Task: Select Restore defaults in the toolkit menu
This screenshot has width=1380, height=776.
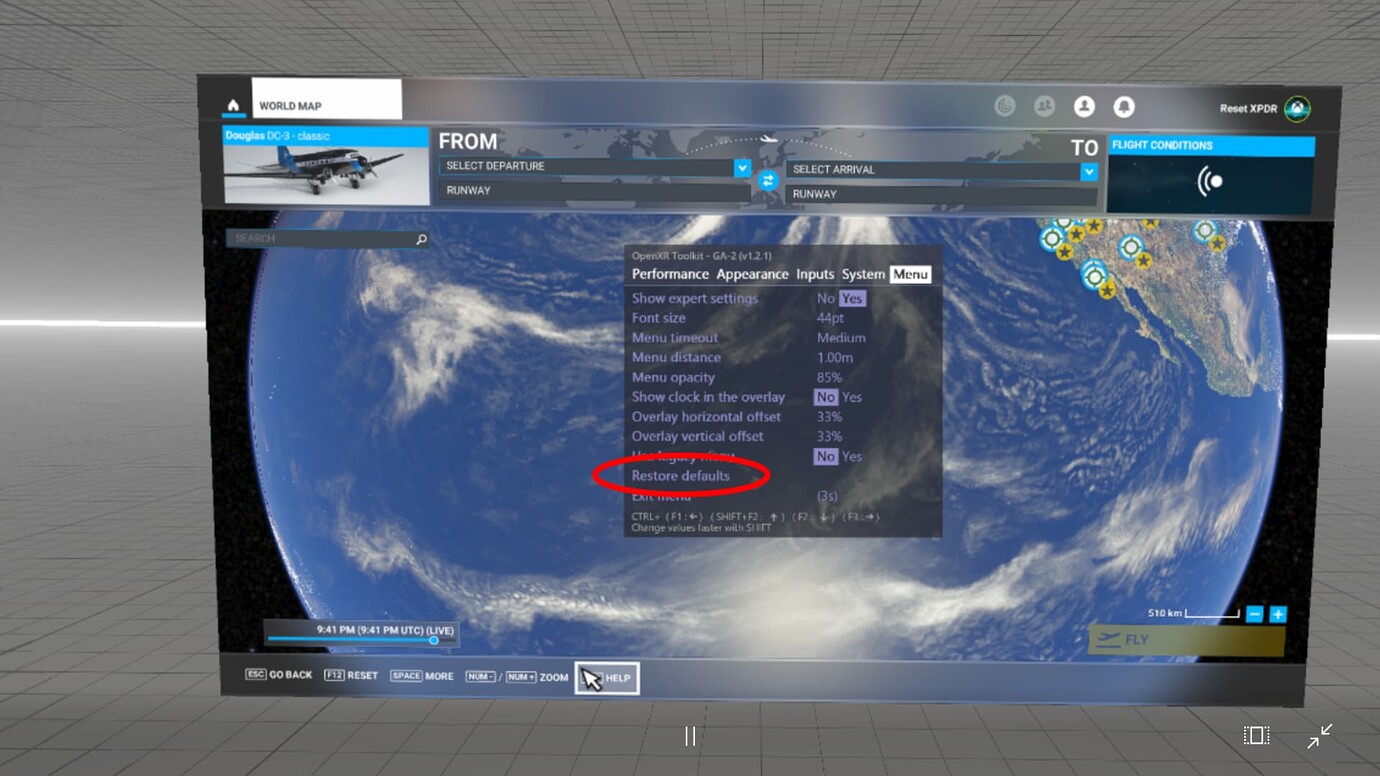Action: click(x=681, y=476)
